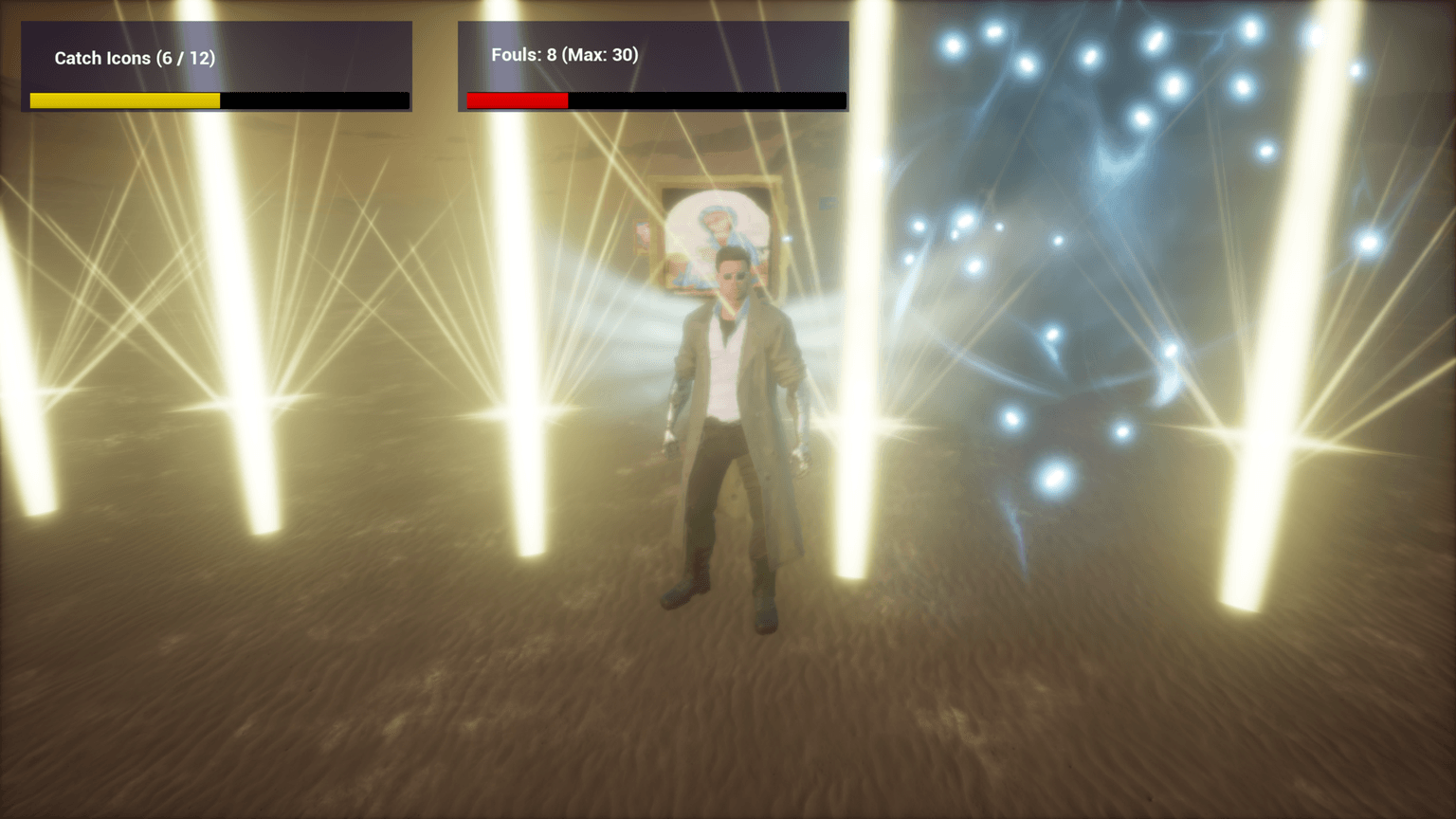The image size is (1456, 819).
Task: Click the character's sunglasses
Action: click(735, 275)
